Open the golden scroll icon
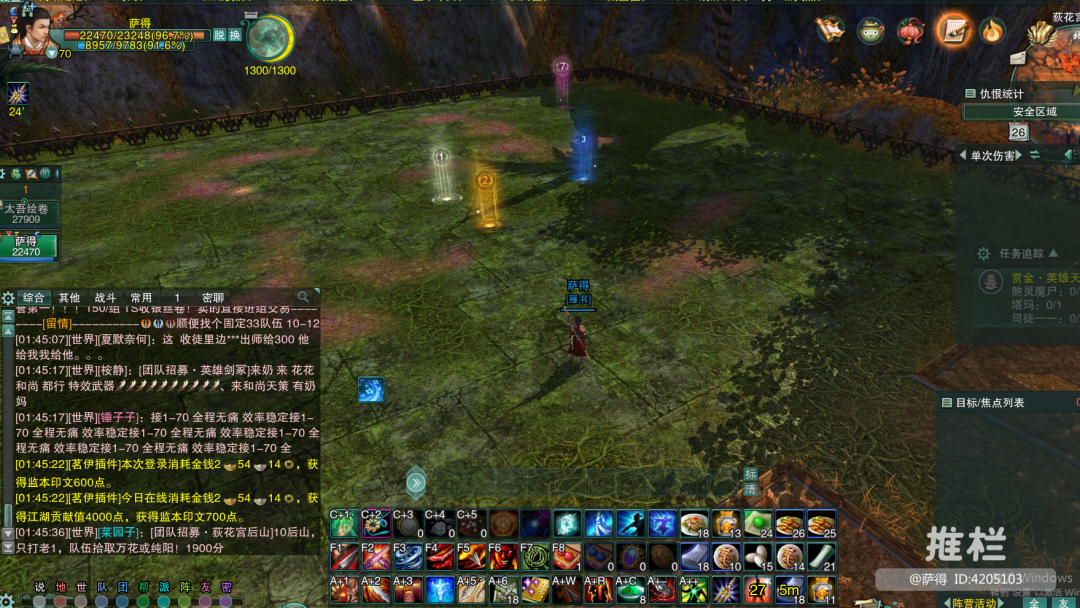The height and width of the screenshot is (608, 1080). (x=829, y=30)
